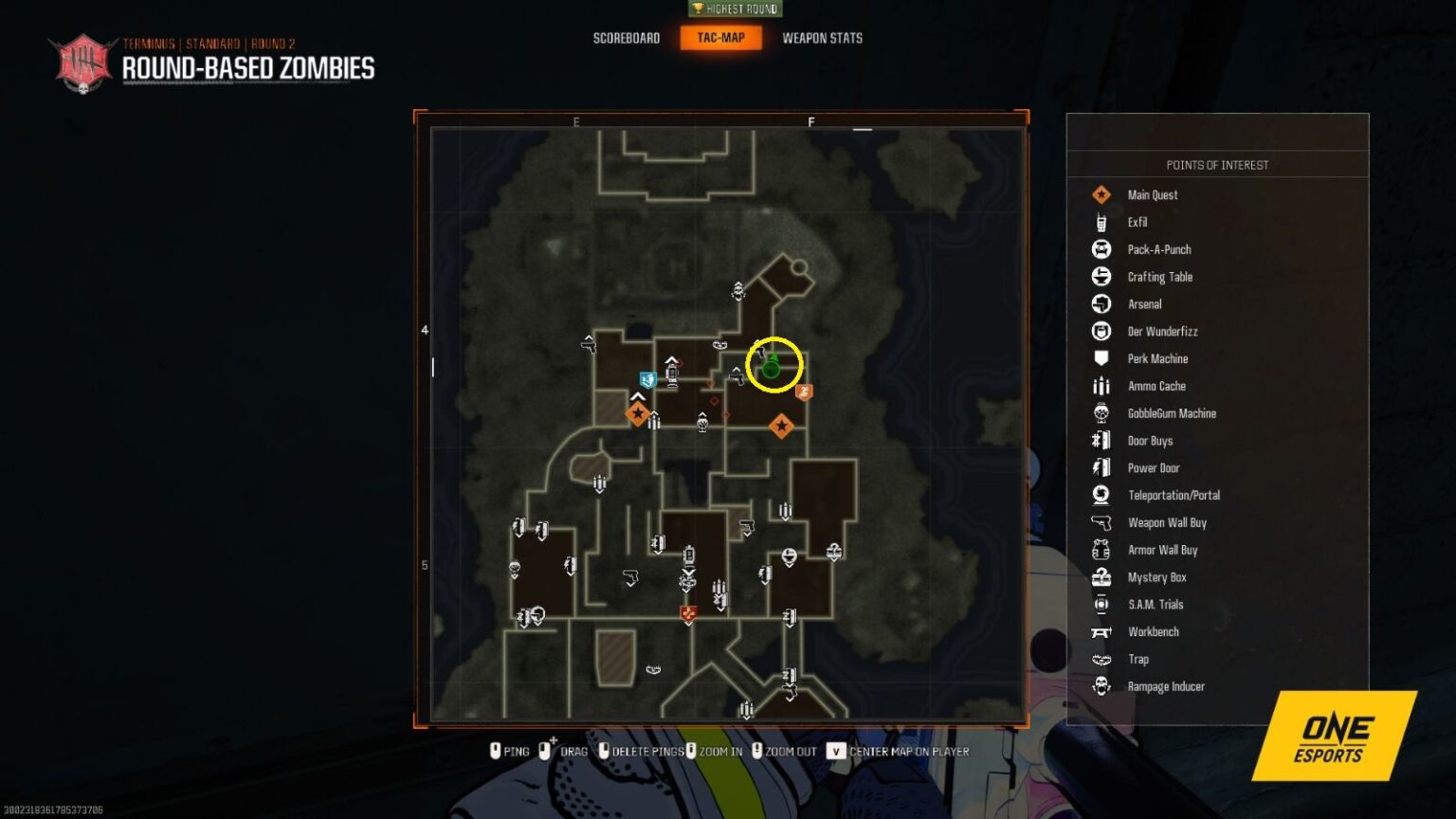Click the GobbleGum Machine legend icon
Screen dimensions: 1456x819
coord(1101,413)
